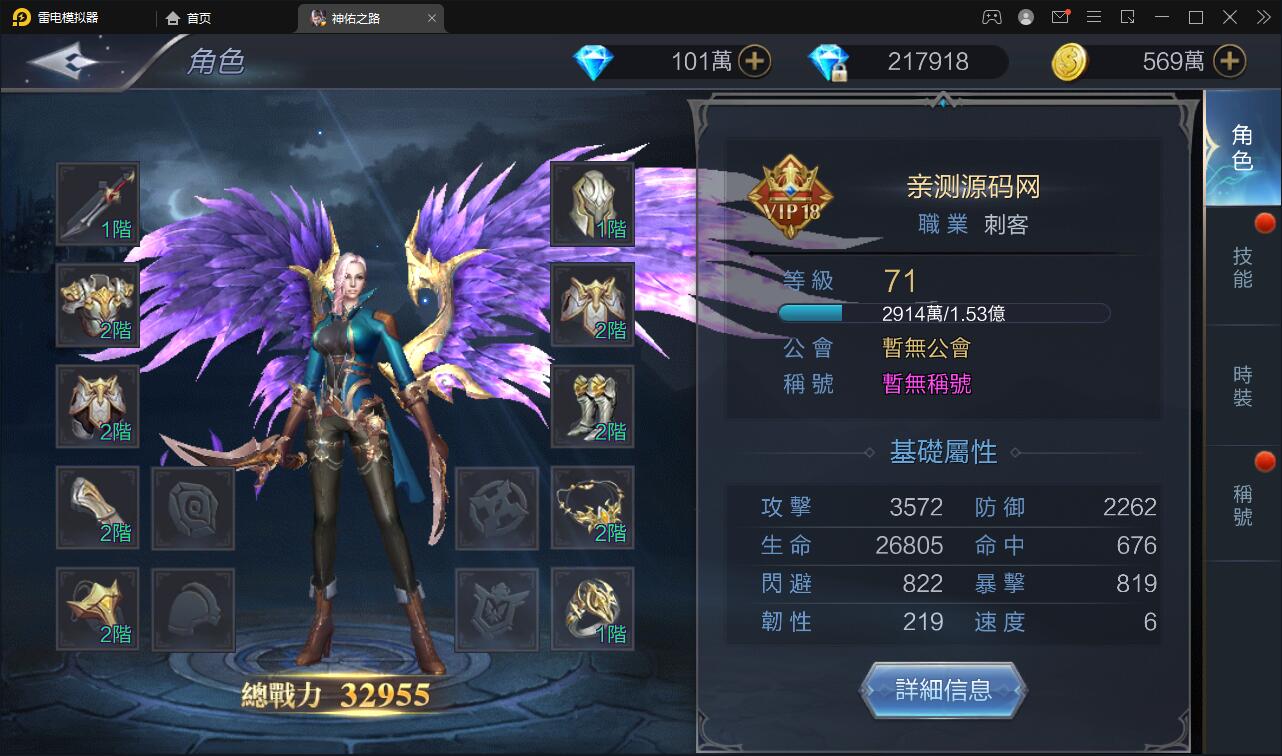Open the diamond currency top-up with plus sign
Image resolution: width=1282 pixels, height=756 pixels.
[757, 61]
